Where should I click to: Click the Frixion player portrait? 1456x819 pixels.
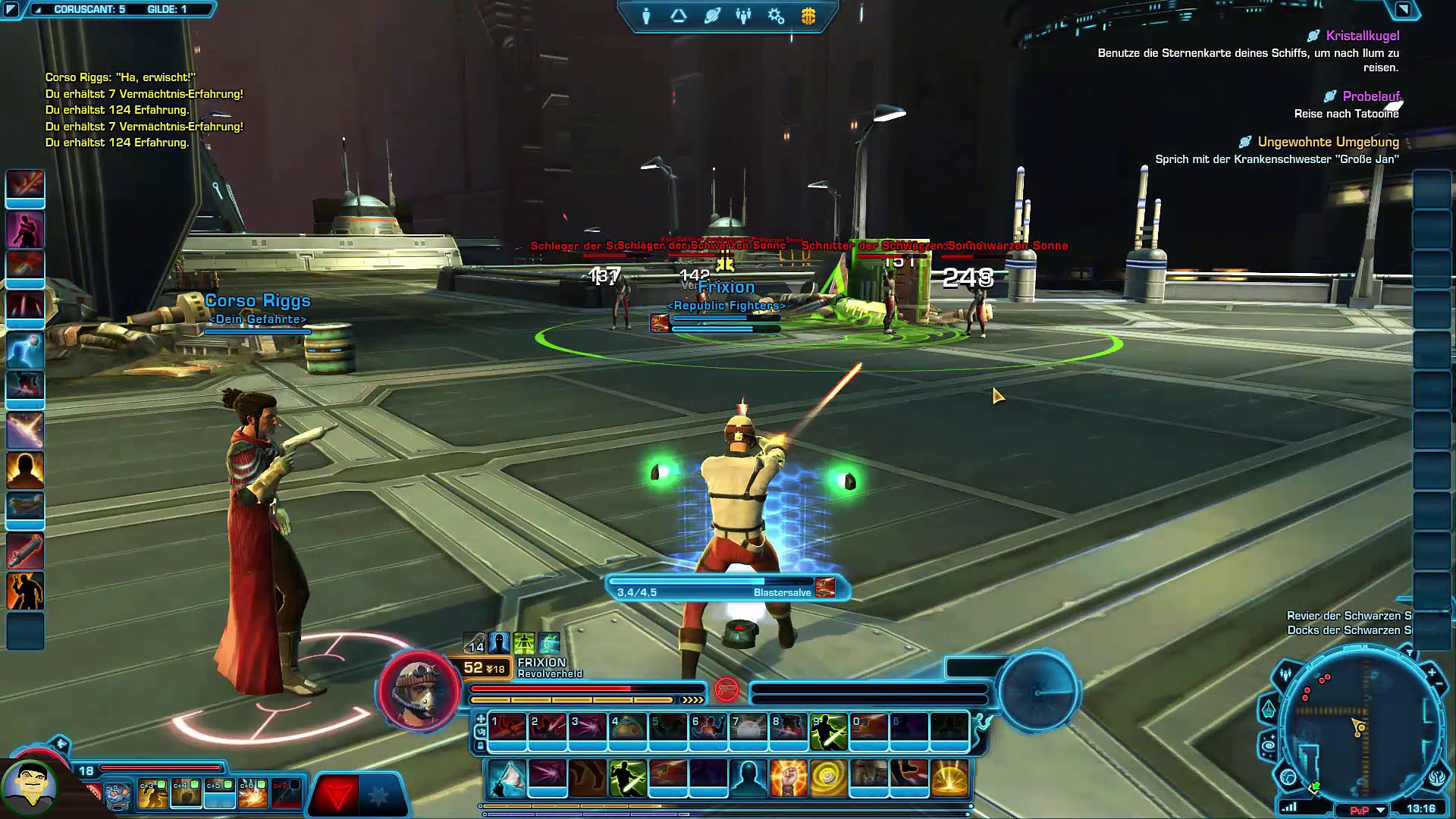(419, 690)
